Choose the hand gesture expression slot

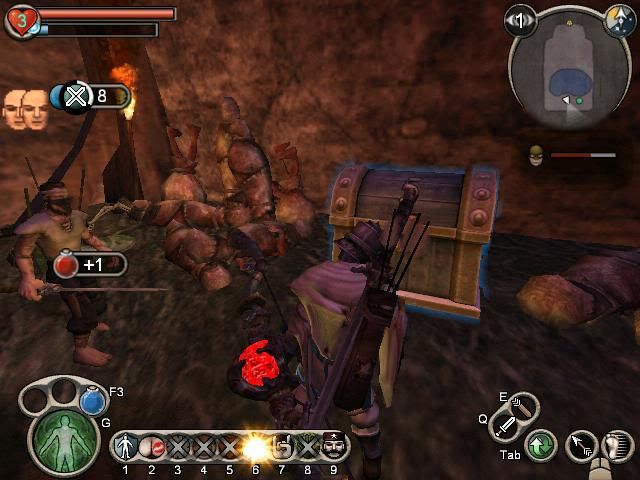(282, 446)
